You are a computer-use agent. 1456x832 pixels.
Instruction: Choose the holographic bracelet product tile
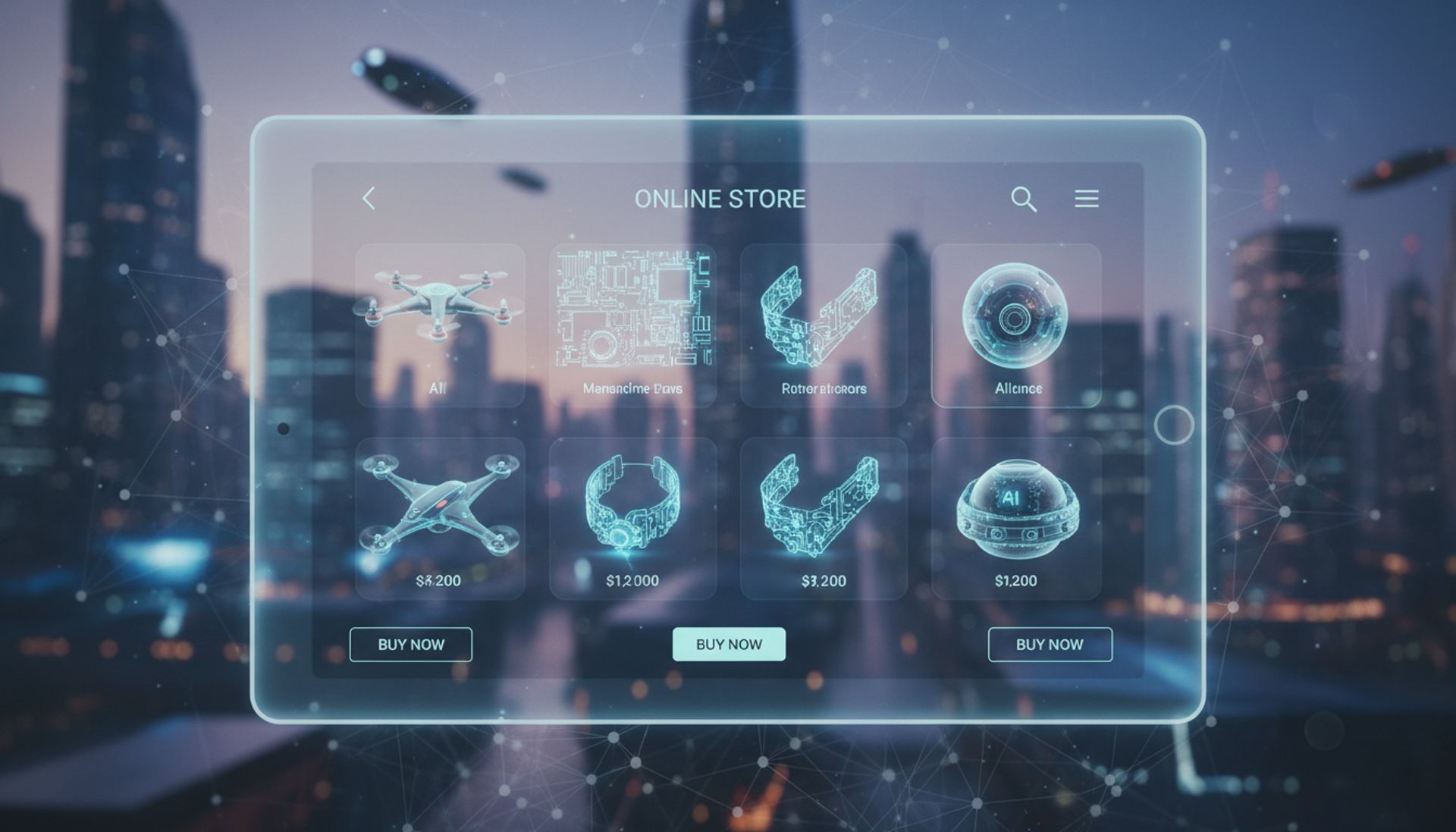coord(632,518)
